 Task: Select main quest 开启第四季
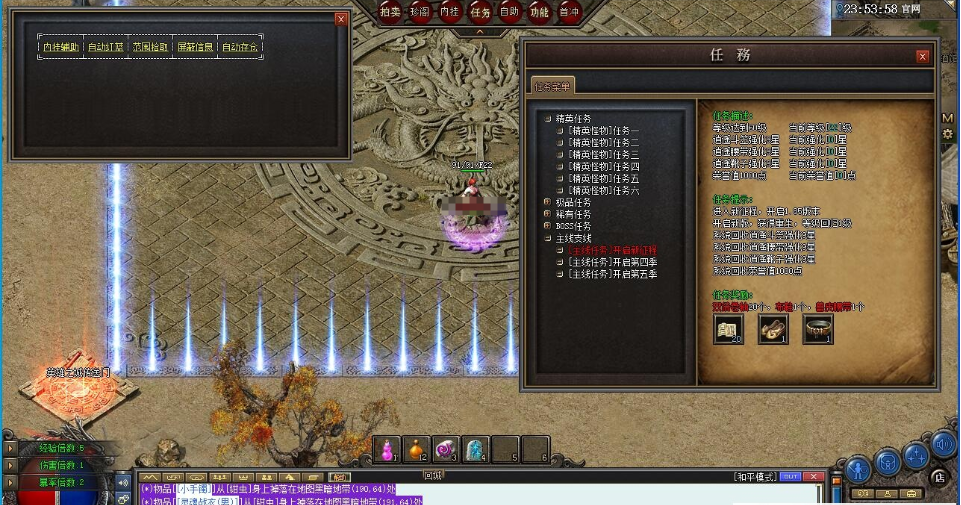612,262
